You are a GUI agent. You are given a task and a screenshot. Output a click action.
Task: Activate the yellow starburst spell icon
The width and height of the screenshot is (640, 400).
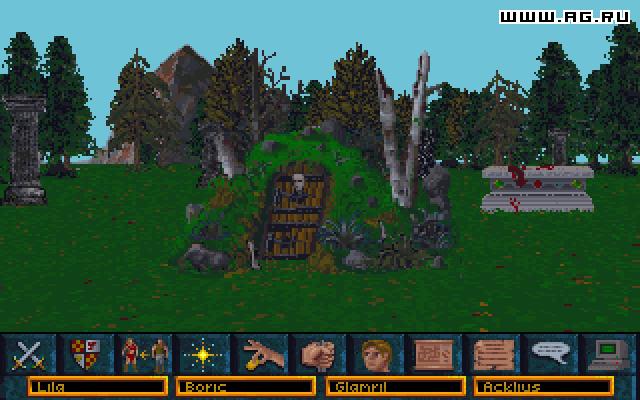pyautogui.click(x=199, y=354)
